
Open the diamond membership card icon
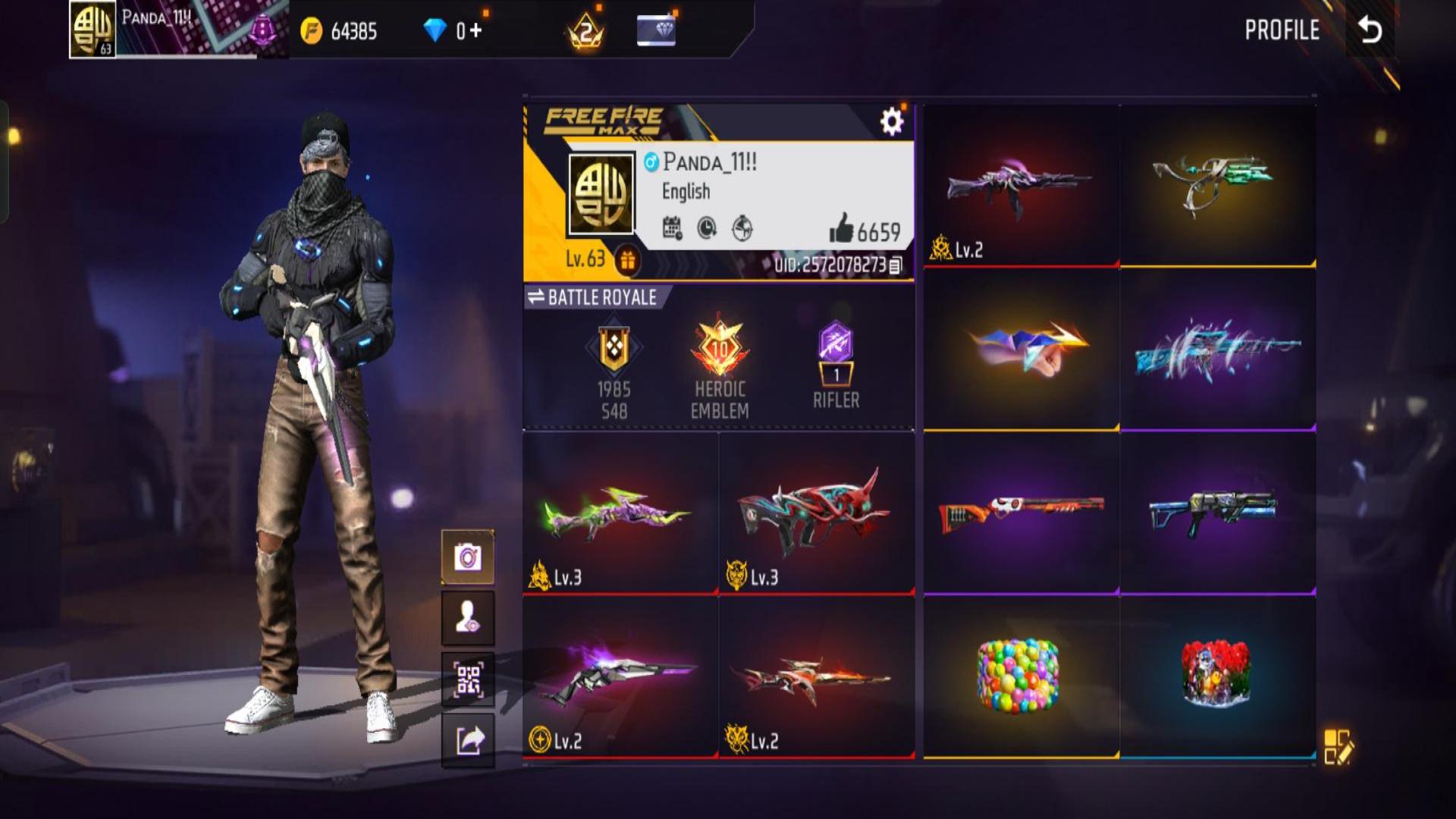pos(657,30)
